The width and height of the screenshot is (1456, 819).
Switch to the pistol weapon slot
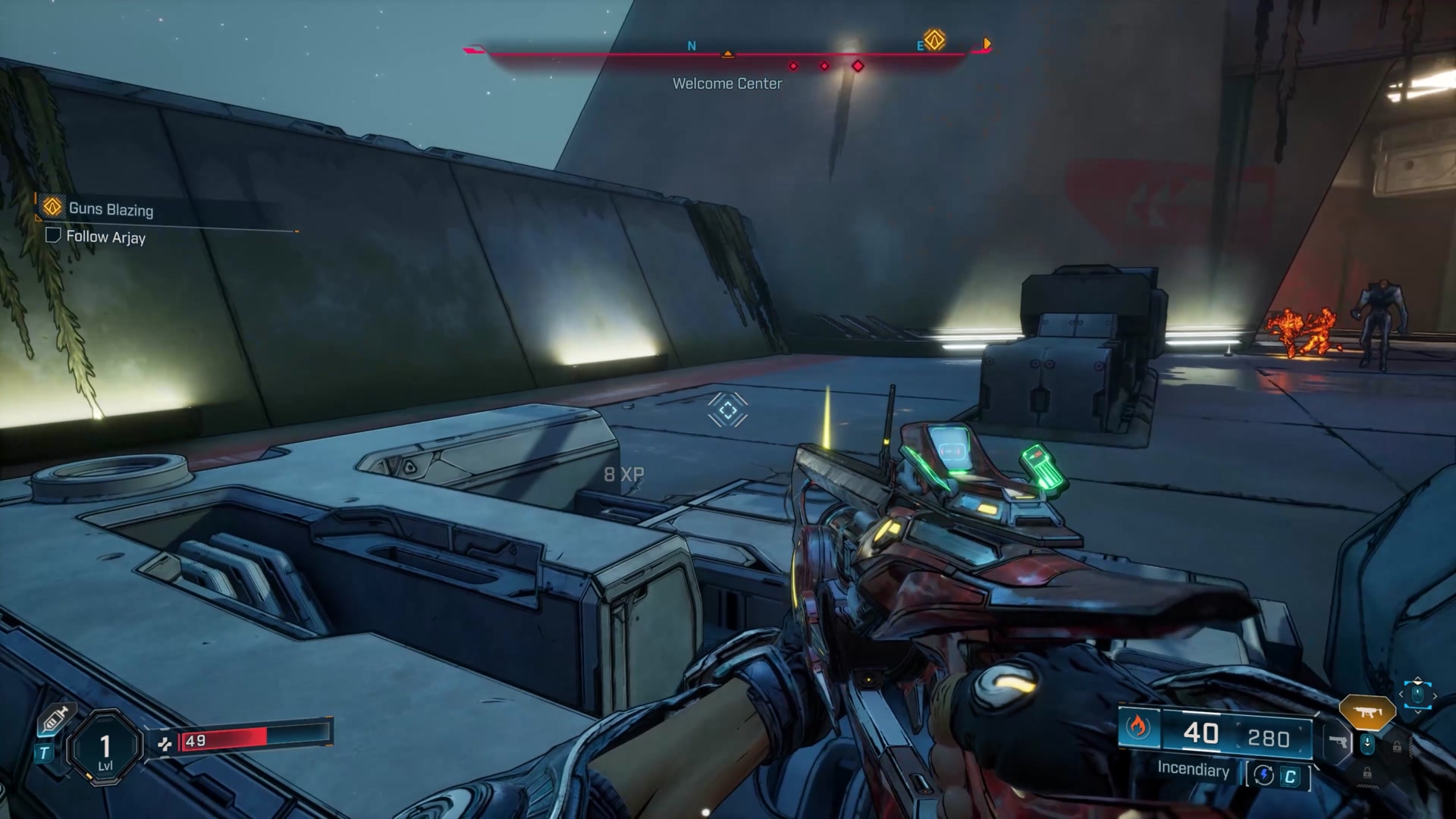point(1338,742)
